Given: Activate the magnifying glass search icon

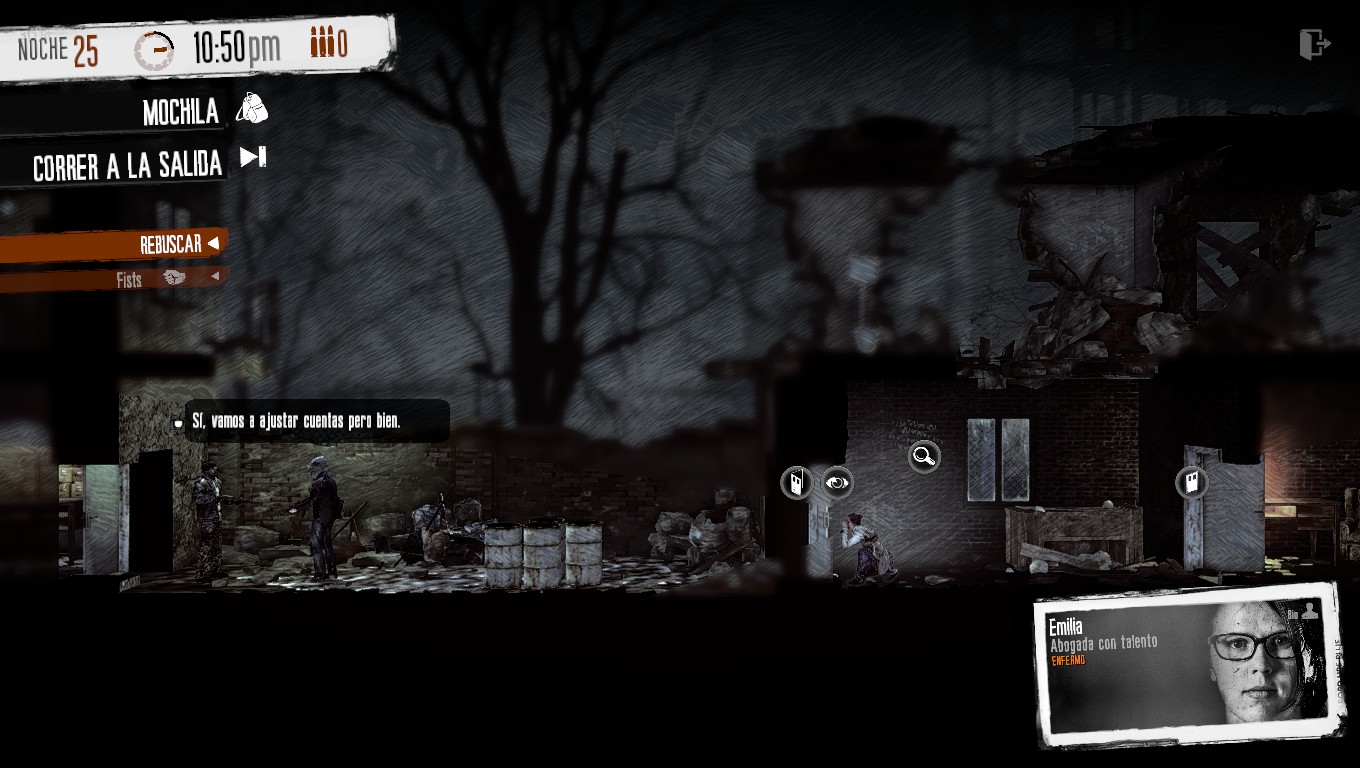Looking at the screenshot, I should click(924, 457).
